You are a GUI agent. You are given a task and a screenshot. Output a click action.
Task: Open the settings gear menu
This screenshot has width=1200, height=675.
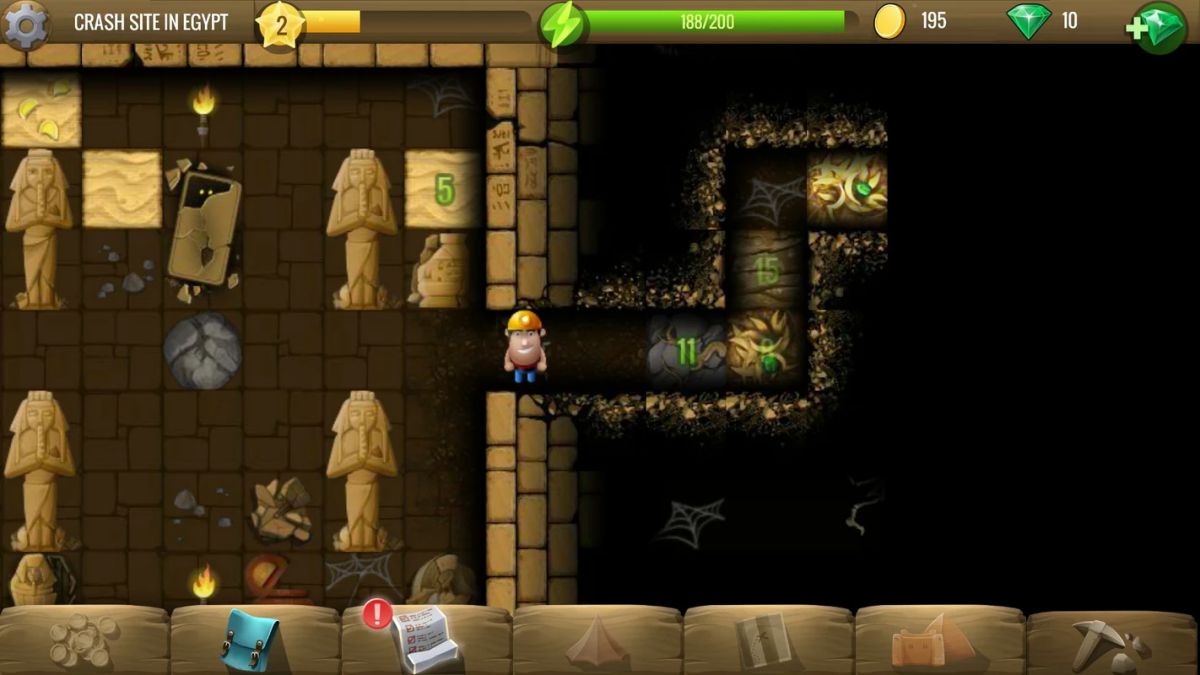click(25, 24)
